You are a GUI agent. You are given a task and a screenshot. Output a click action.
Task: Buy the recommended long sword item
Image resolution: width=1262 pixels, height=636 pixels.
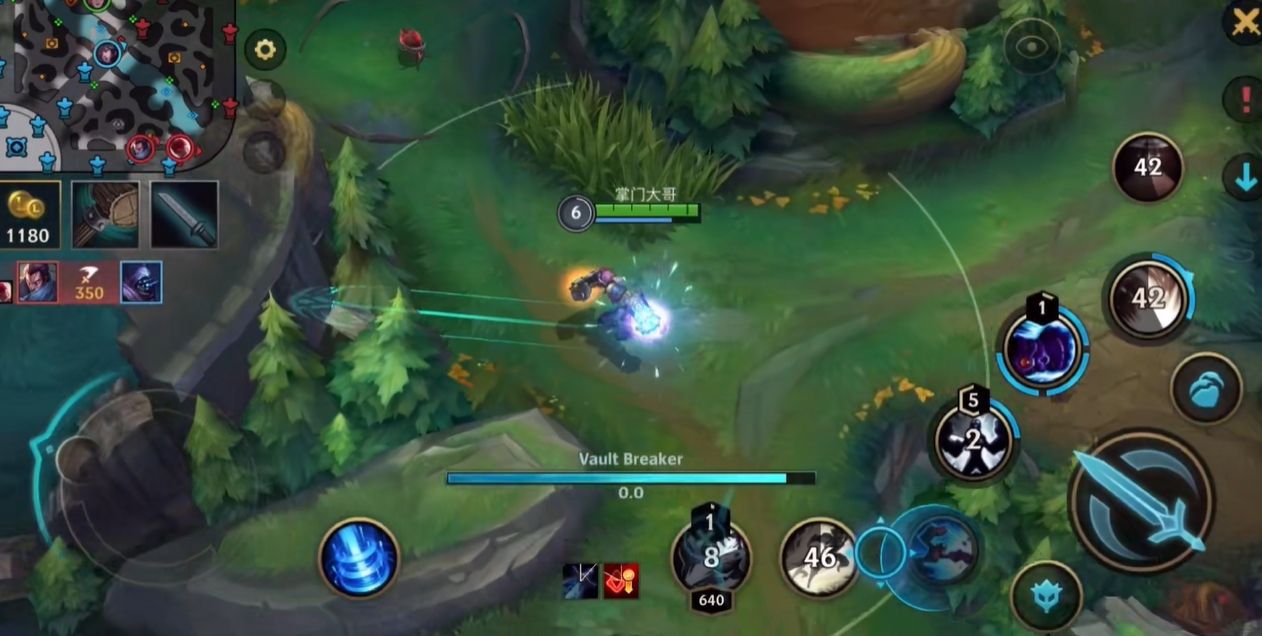(x=184, y=214)
